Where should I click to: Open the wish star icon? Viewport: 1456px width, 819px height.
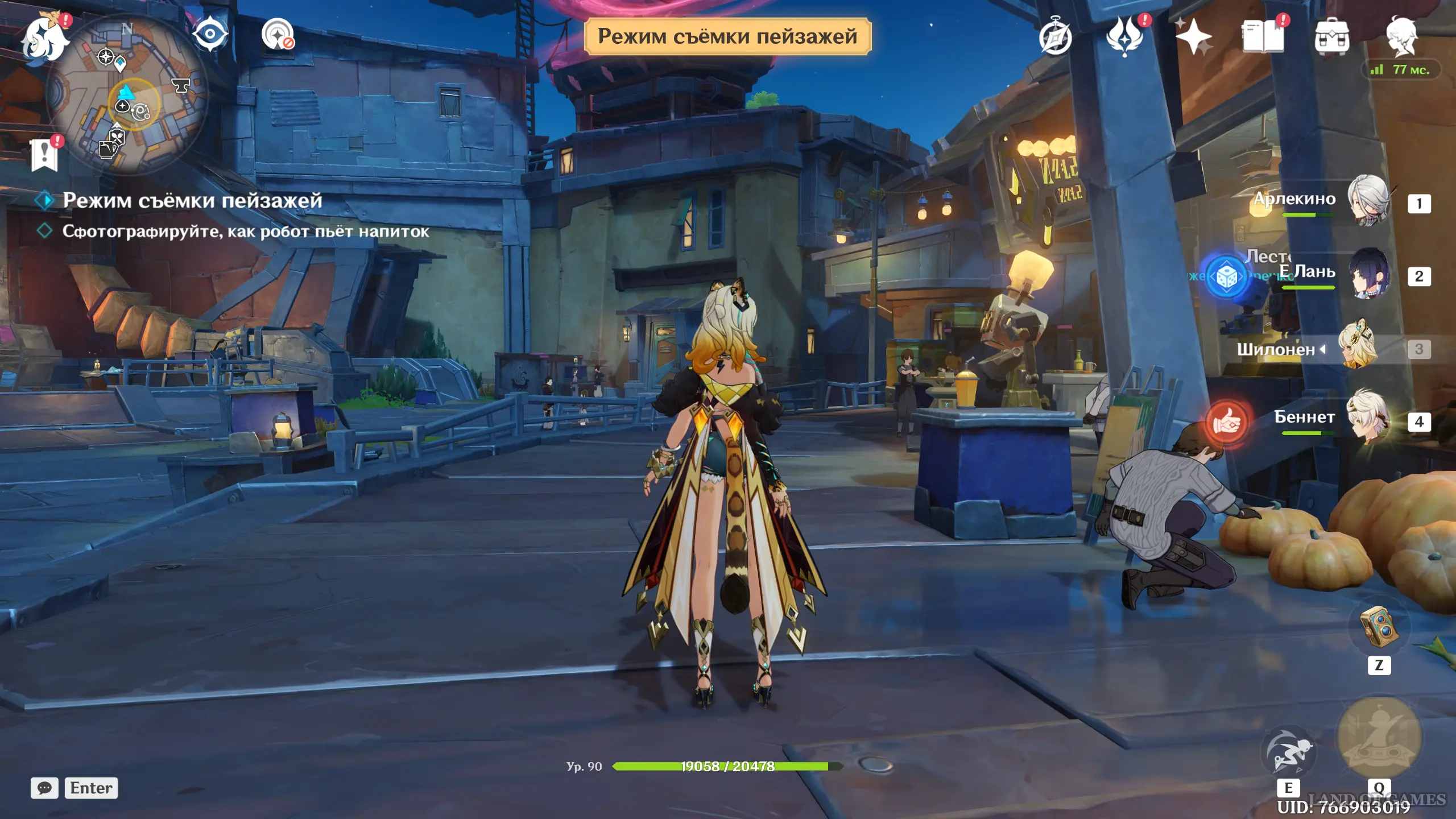click(x=1193, y=38)
